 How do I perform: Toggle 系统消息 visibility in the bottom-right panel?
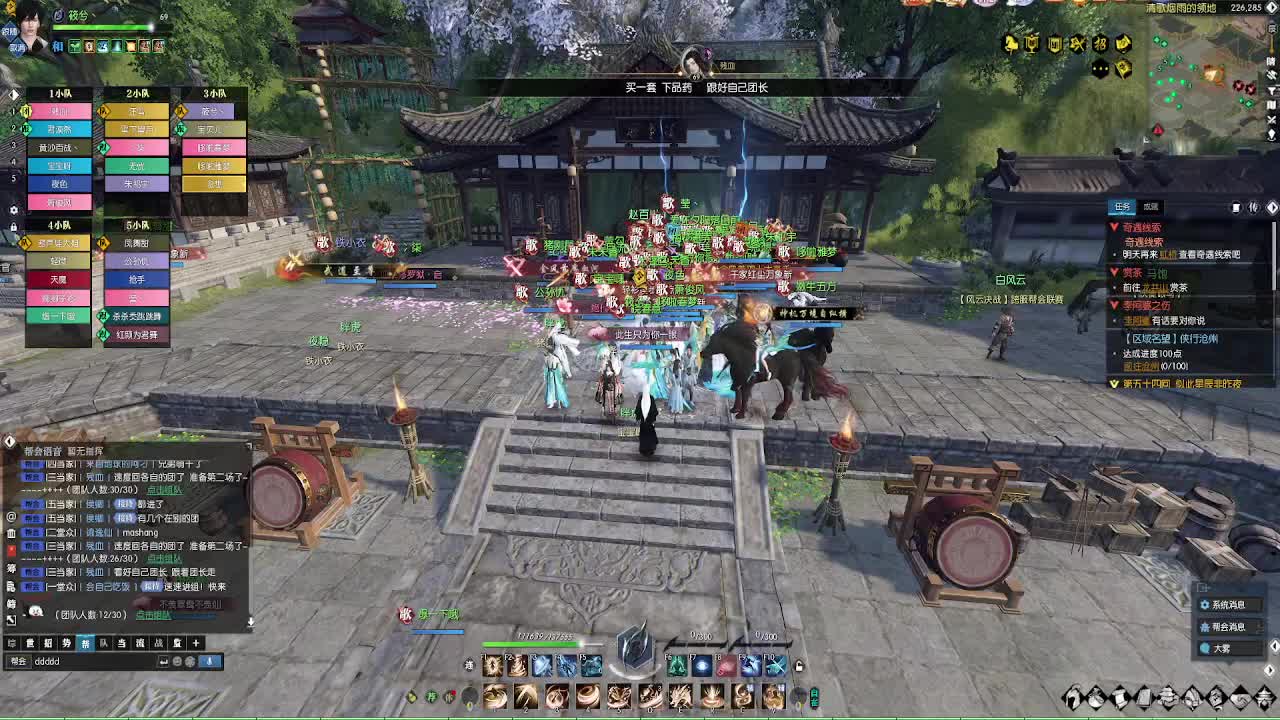coord(1230,604)
